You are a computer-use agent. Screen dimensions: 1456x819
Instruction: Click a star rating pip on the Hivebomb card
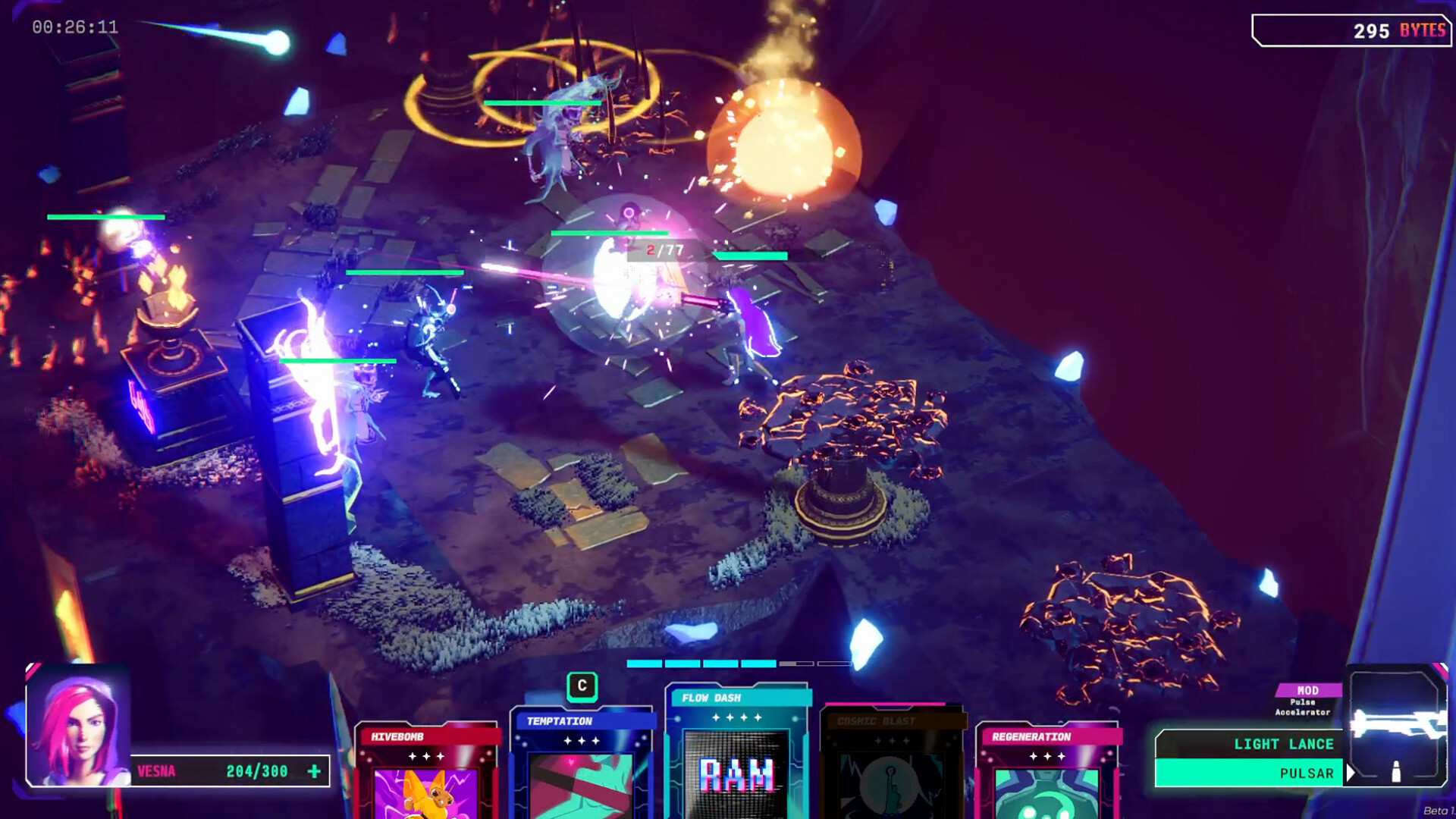[425, 755]
